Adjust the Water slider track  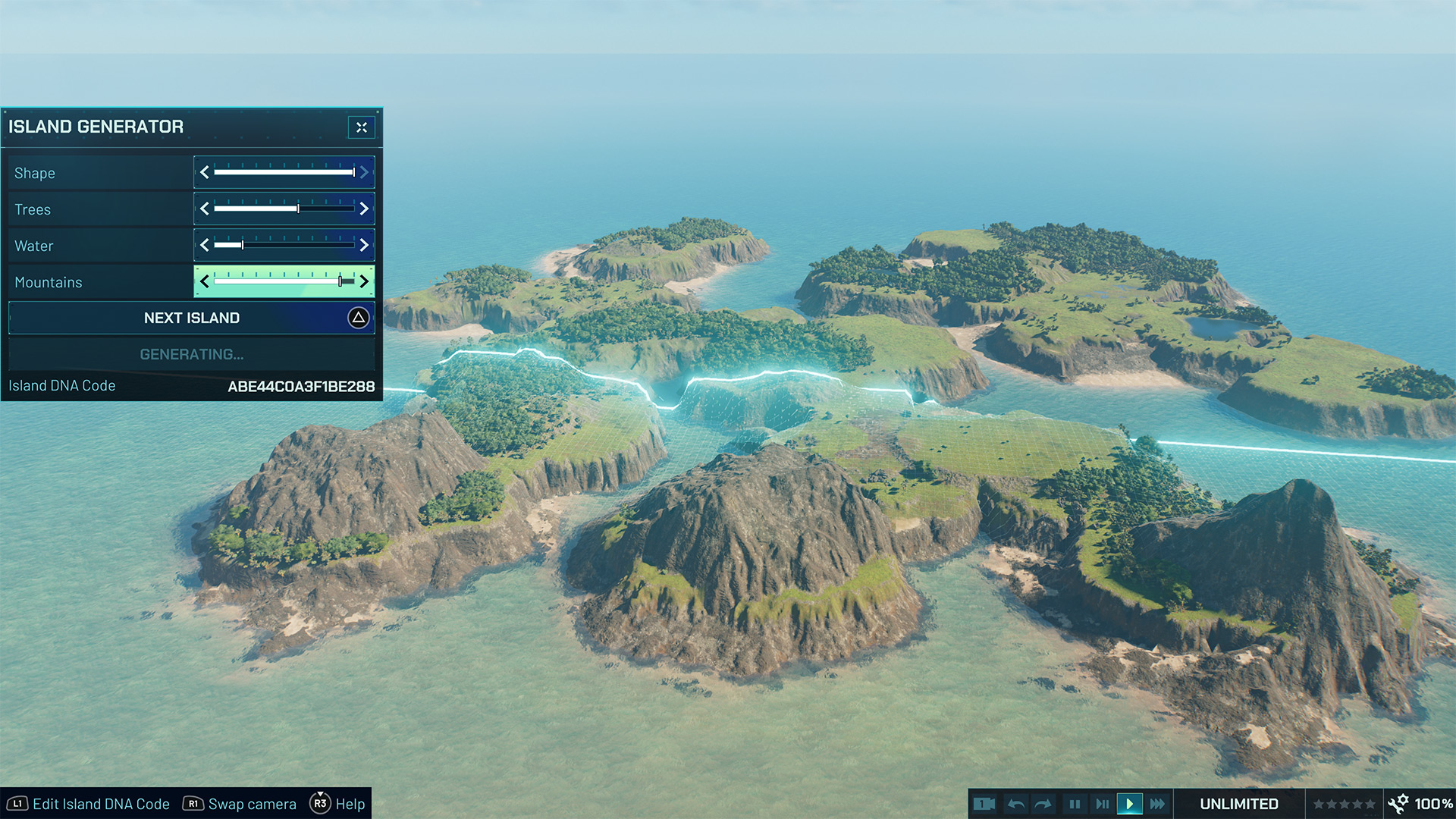(x=284, y=245)
